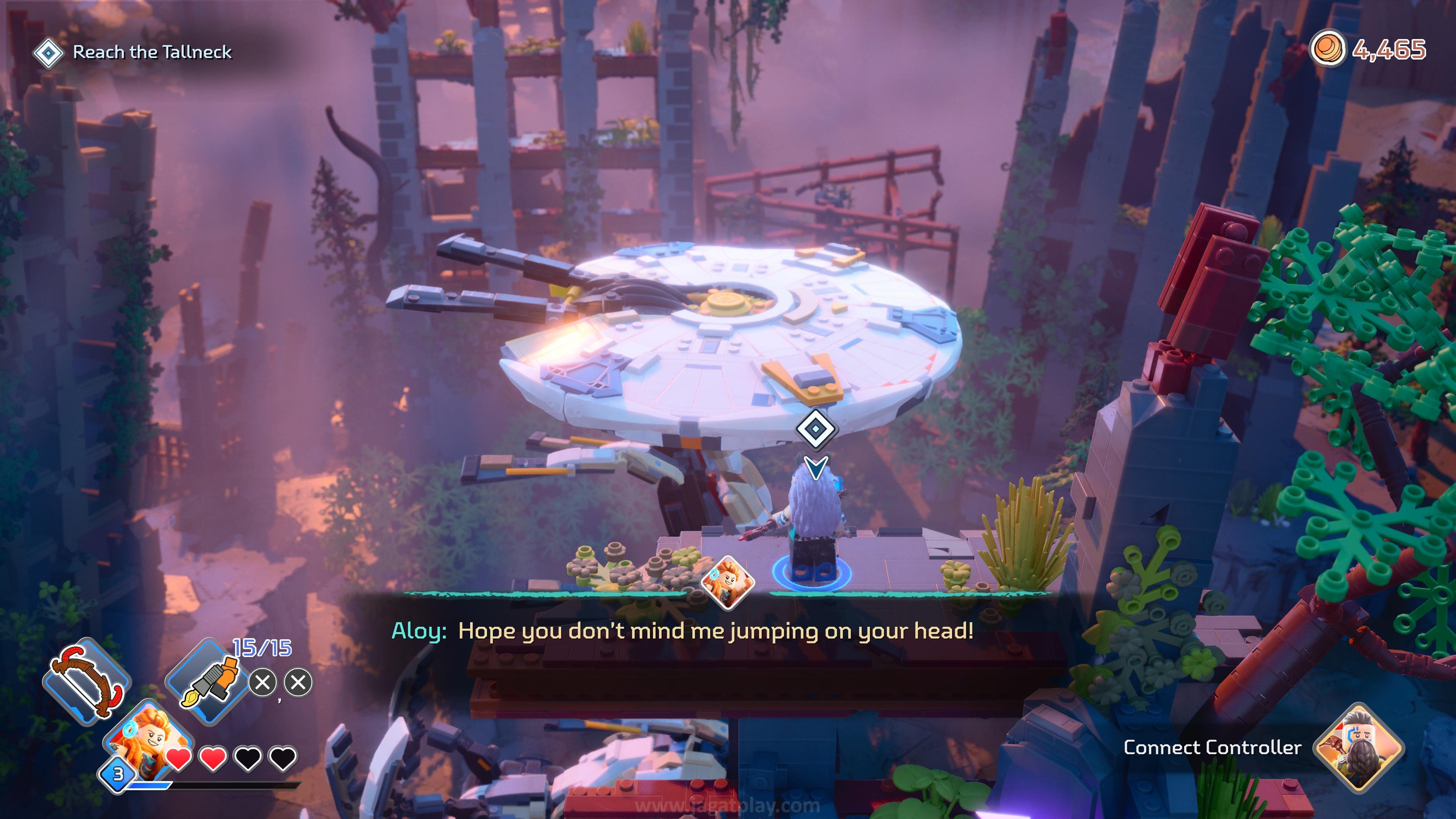The image size is (1456, 819).
Task: Select the Aloy speaker portrait on the dialogue bar
Action: (728, 583)
